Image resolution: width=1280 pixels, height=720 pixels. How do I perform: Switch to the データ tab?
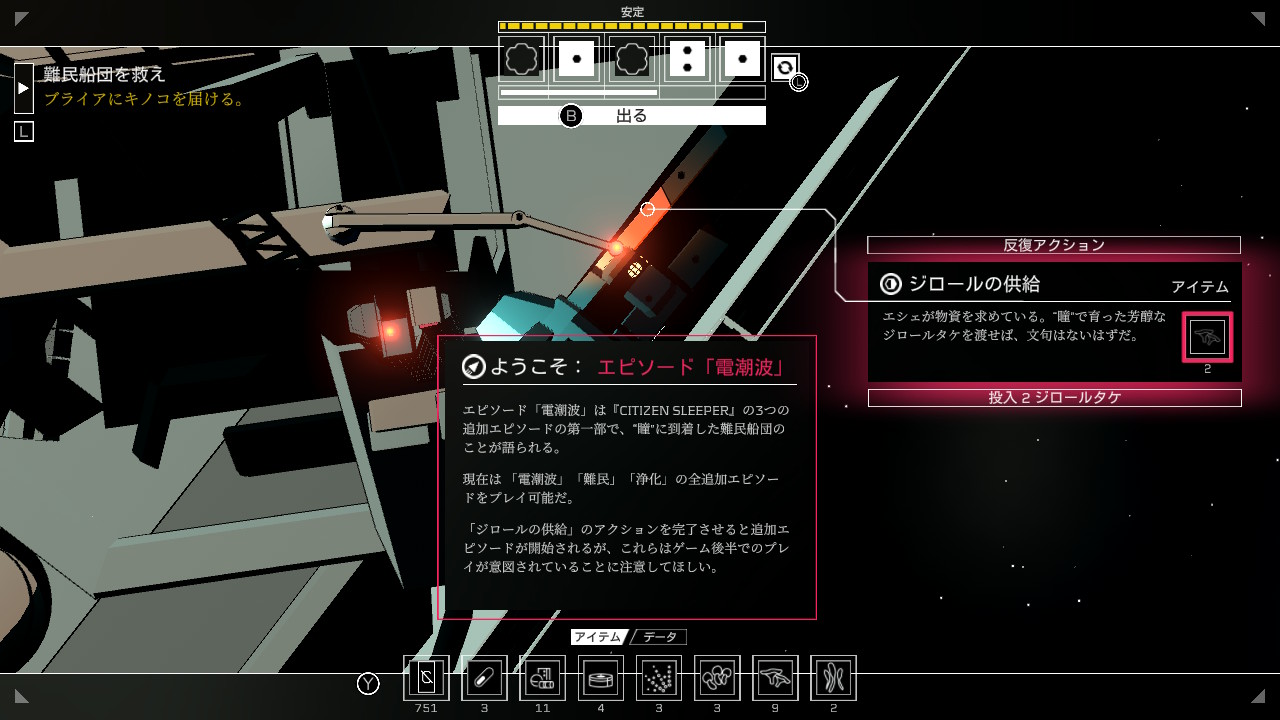click(659, 637)
